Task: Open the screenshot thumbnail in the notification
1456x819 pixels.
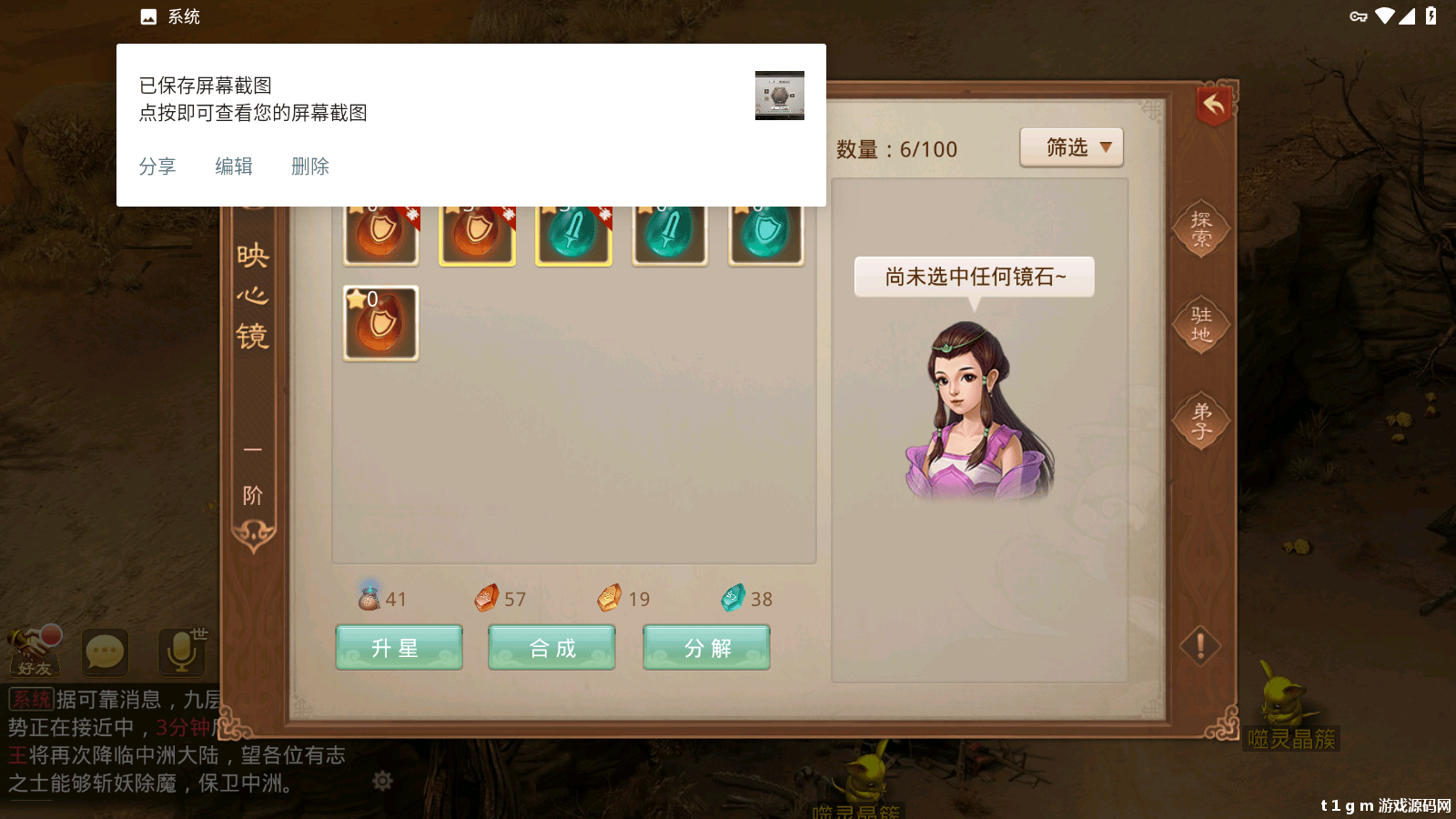Action: point(778,95)
